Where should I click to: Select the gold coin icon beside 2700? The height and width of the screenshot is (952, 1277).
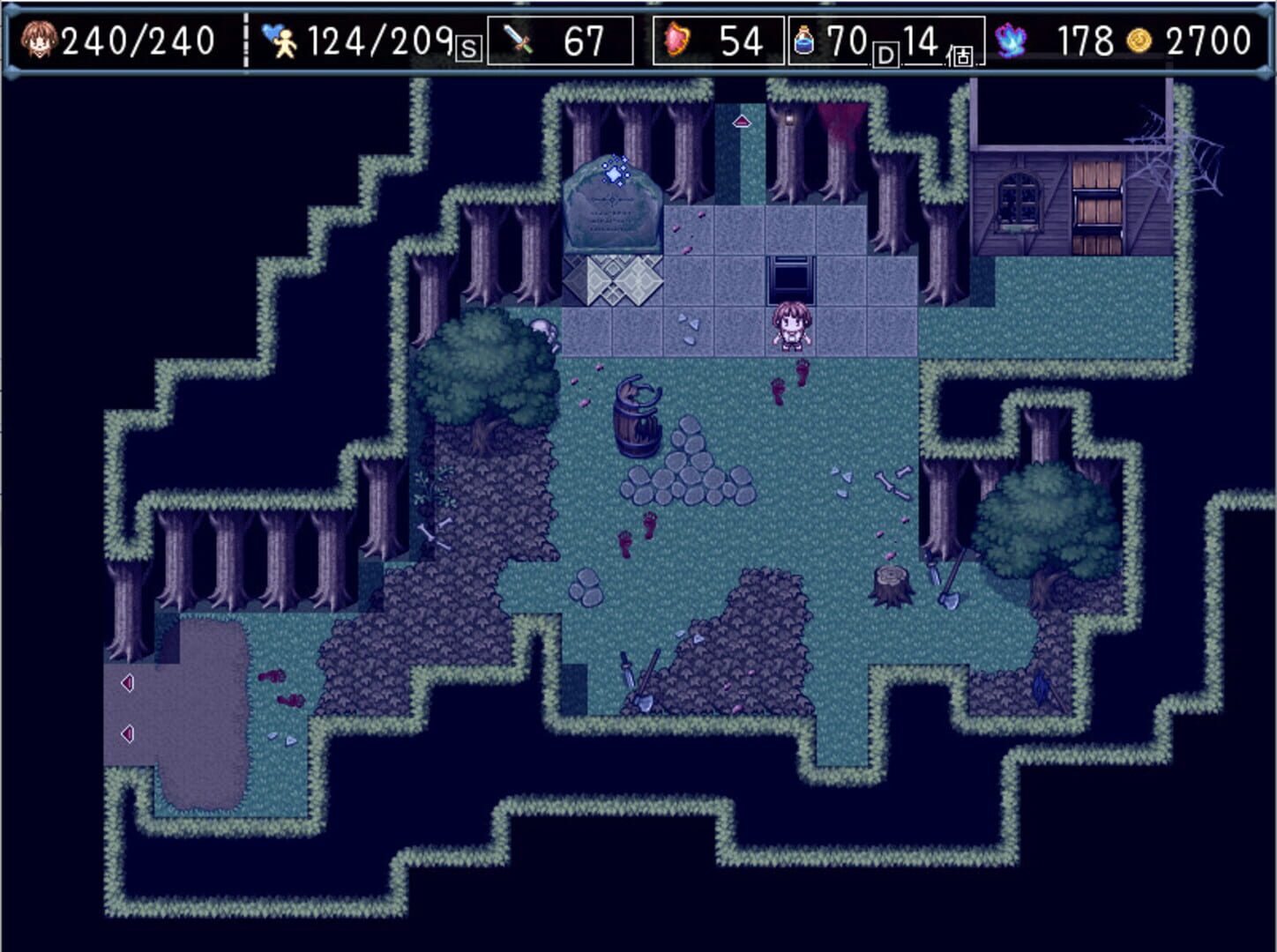(1138, 38)
